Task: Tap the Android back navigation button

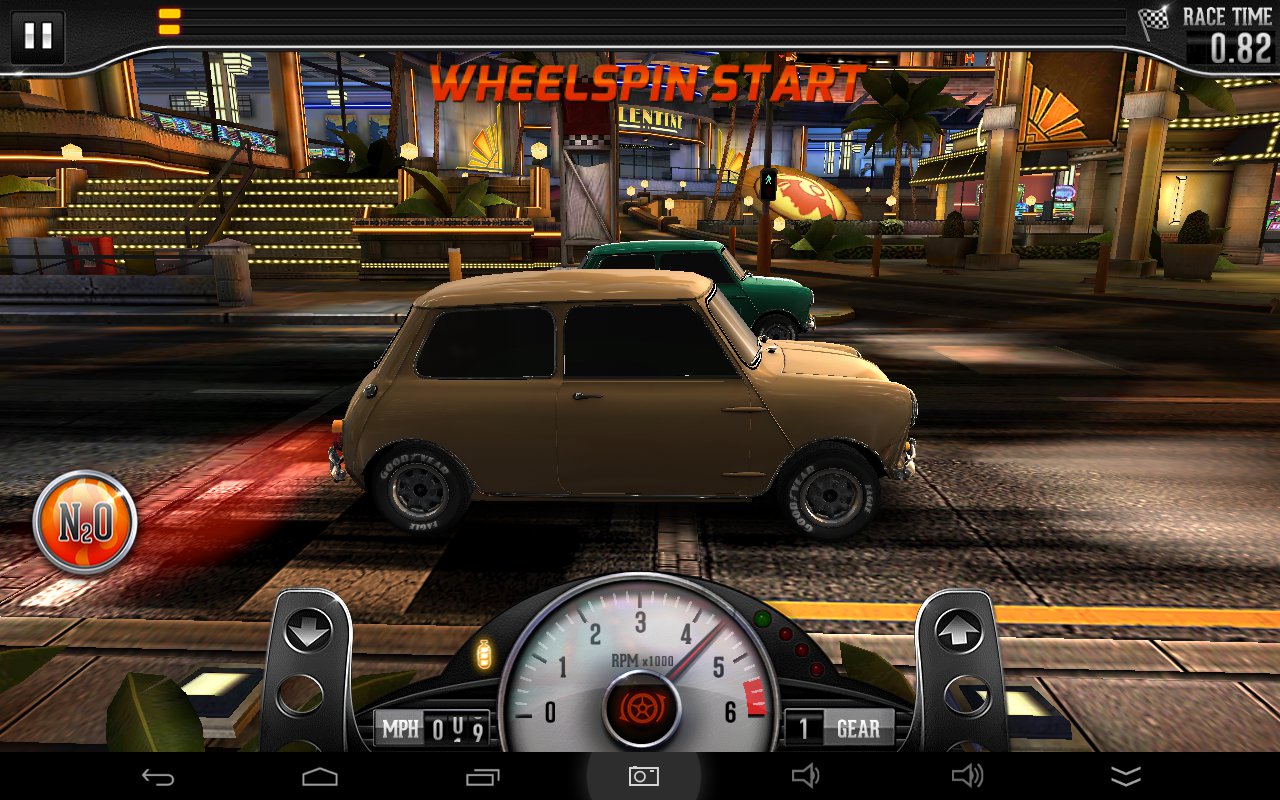Action: click(158, 776)
